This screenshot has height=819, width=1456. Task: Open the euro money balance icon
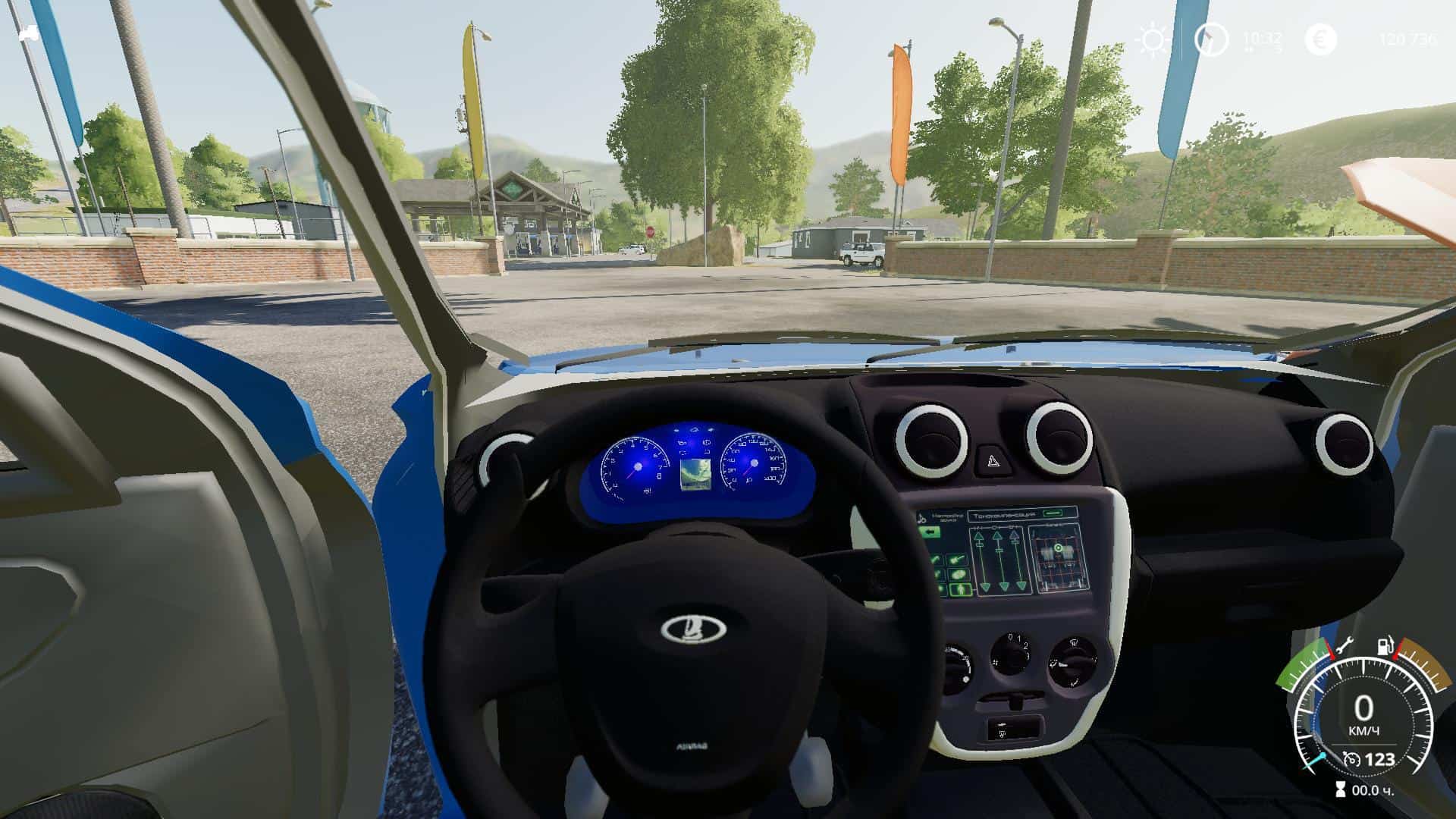[1320, 39]
